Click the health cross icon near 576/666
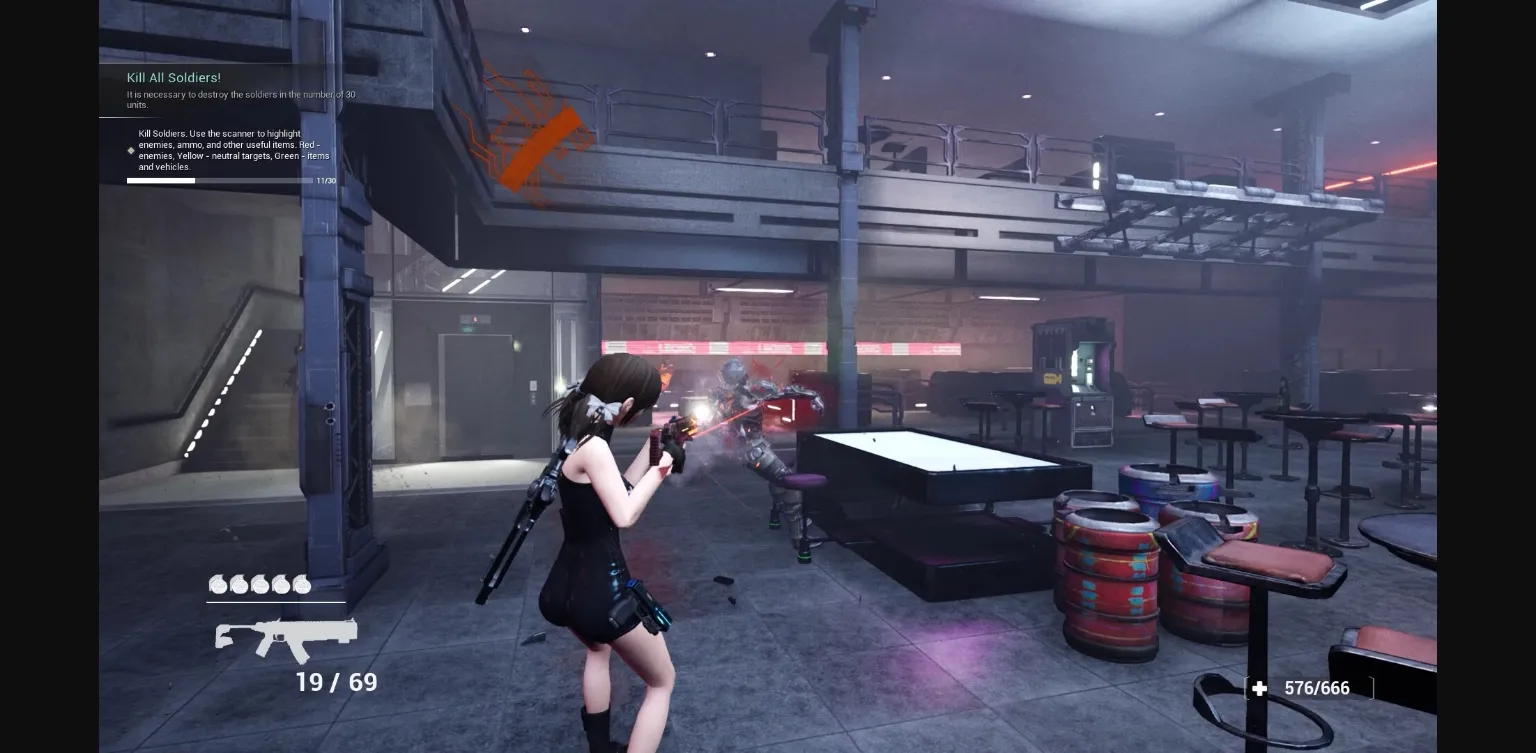1536x753 pixels. coord(1258,689)
